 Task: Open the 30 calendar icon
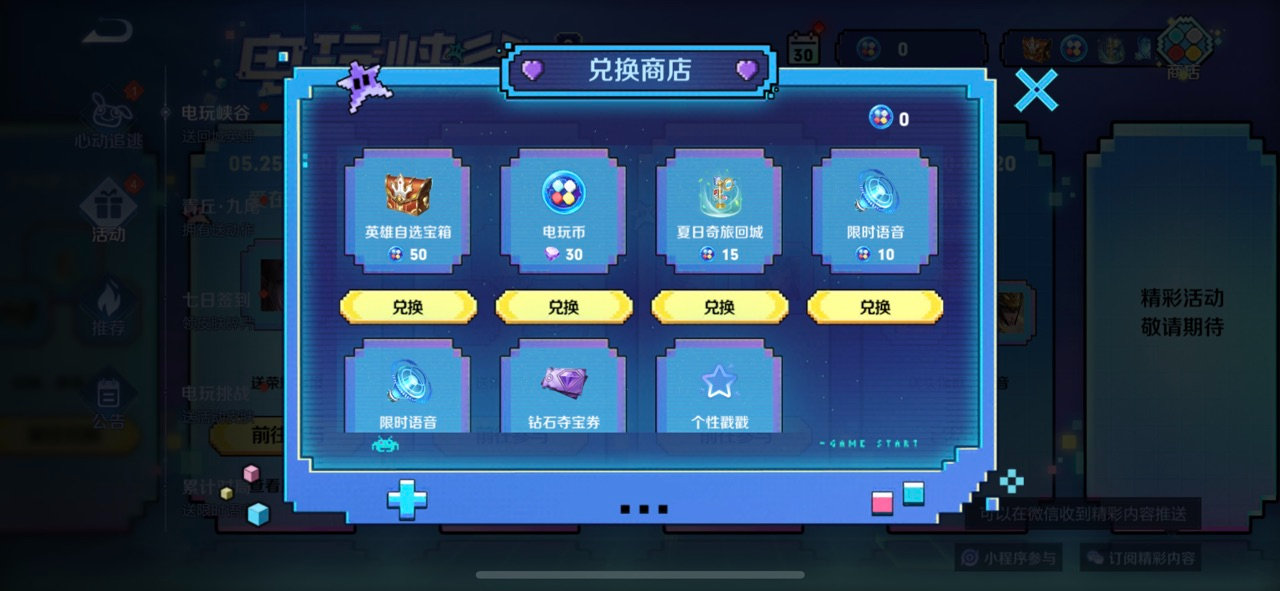[803, 48]
